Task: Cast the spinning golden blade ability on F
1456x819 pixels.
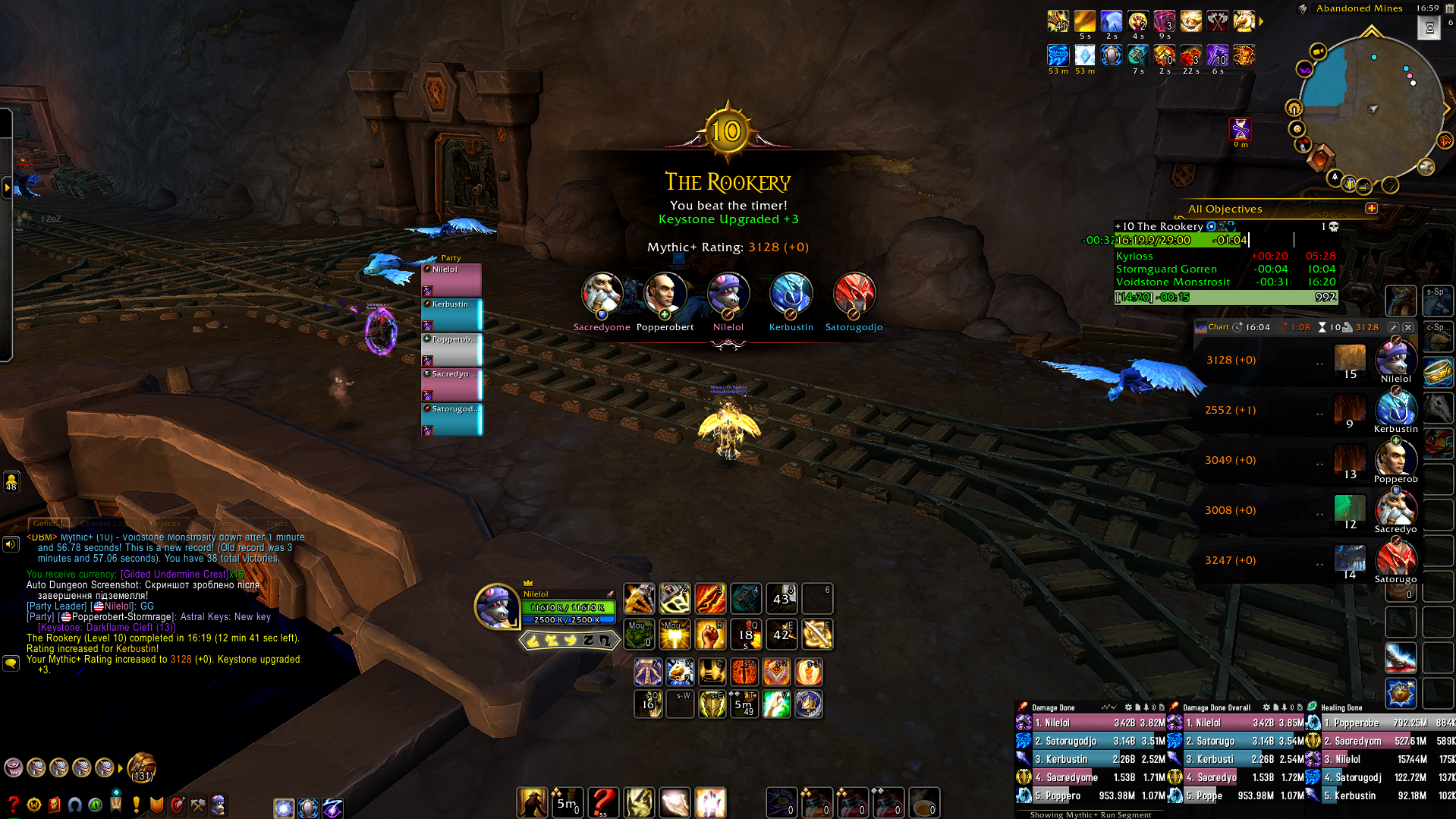Action: tap(817, 635)
